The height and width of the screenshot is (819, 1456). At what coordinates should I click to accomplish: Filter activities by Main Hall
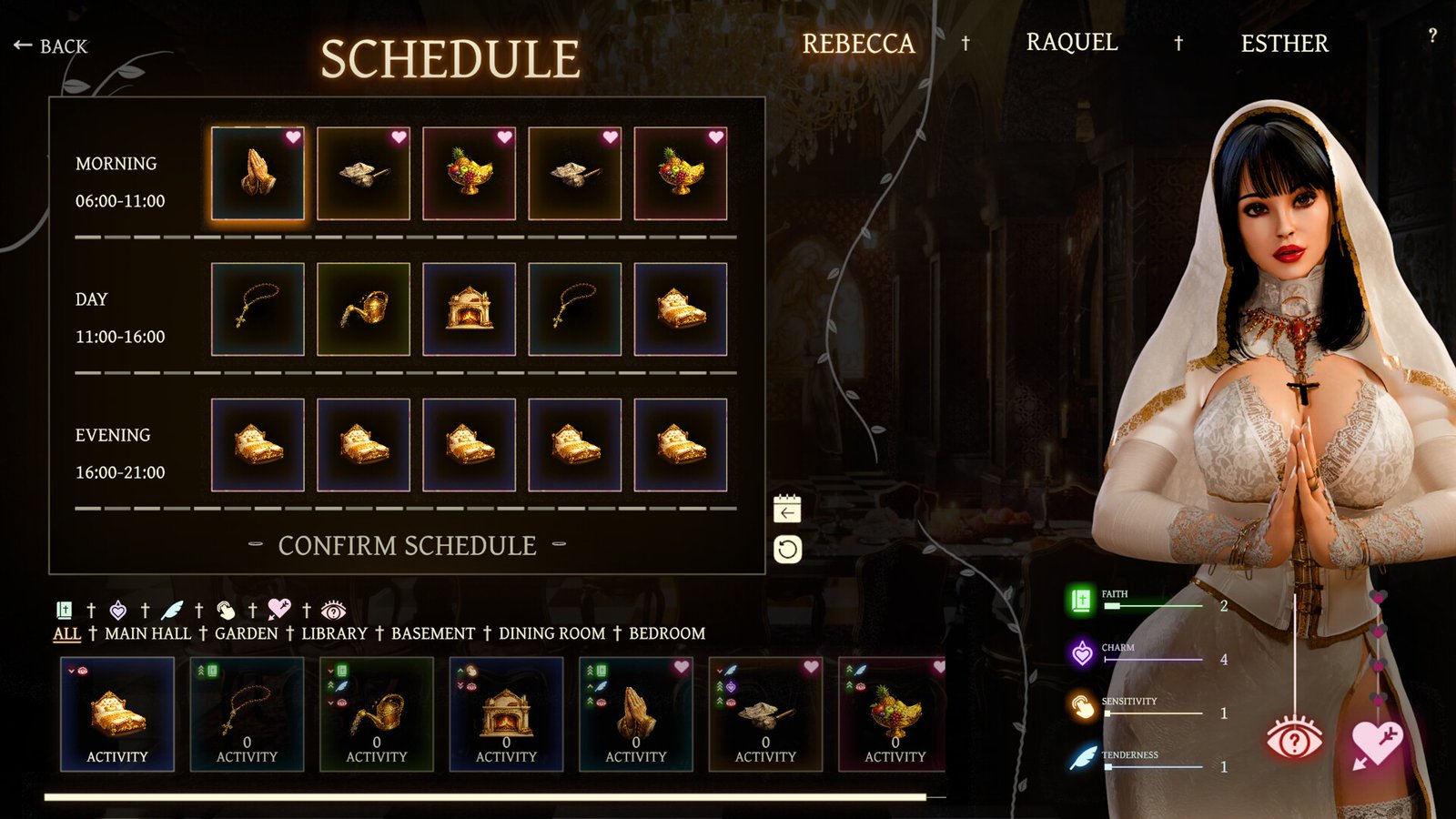pos(147,633)
